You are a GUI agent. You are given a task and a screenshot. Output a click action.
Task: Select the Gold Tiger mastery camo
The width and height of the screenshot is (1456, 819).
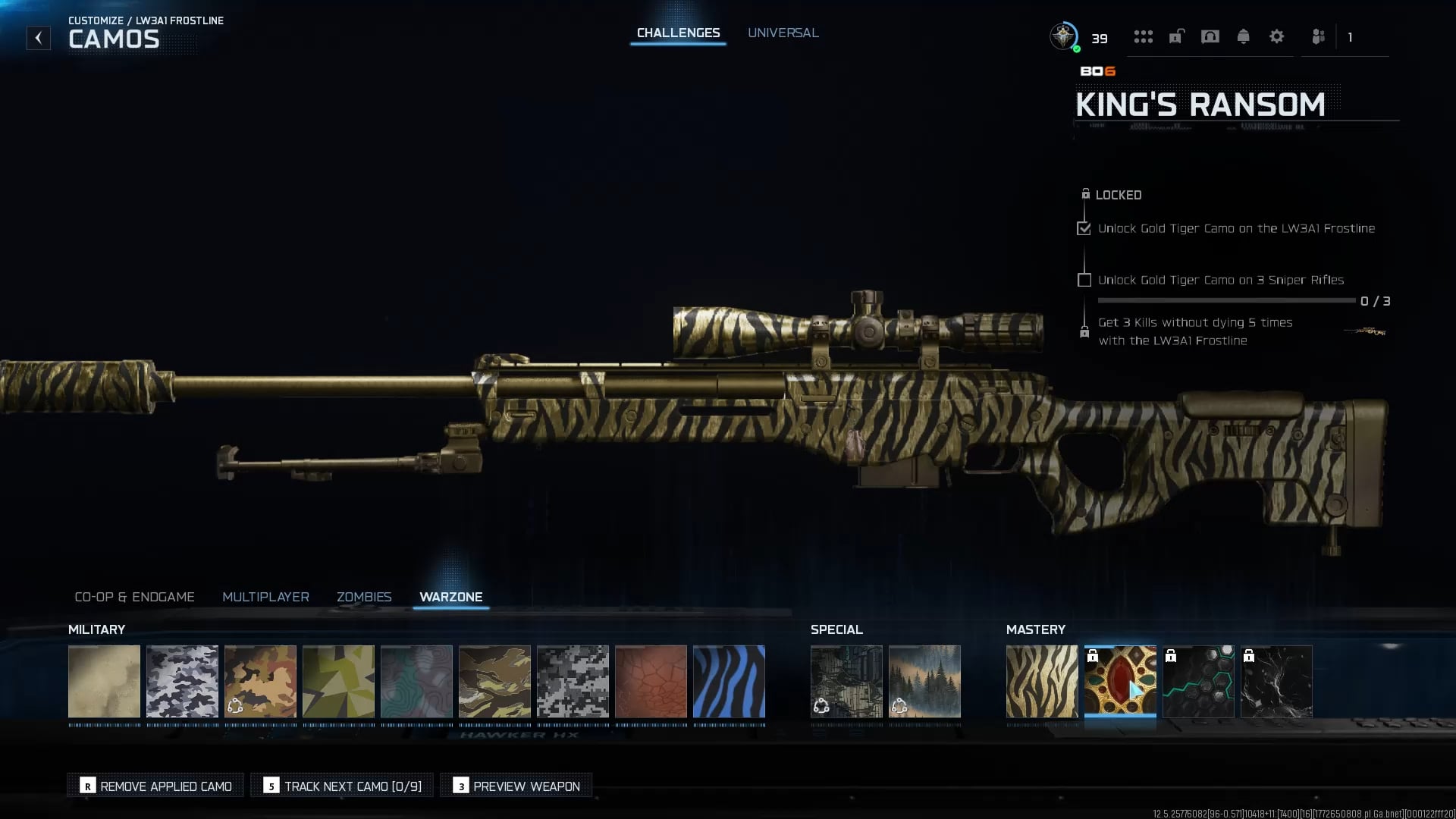pyautogui.click(x=1041, y=681)
